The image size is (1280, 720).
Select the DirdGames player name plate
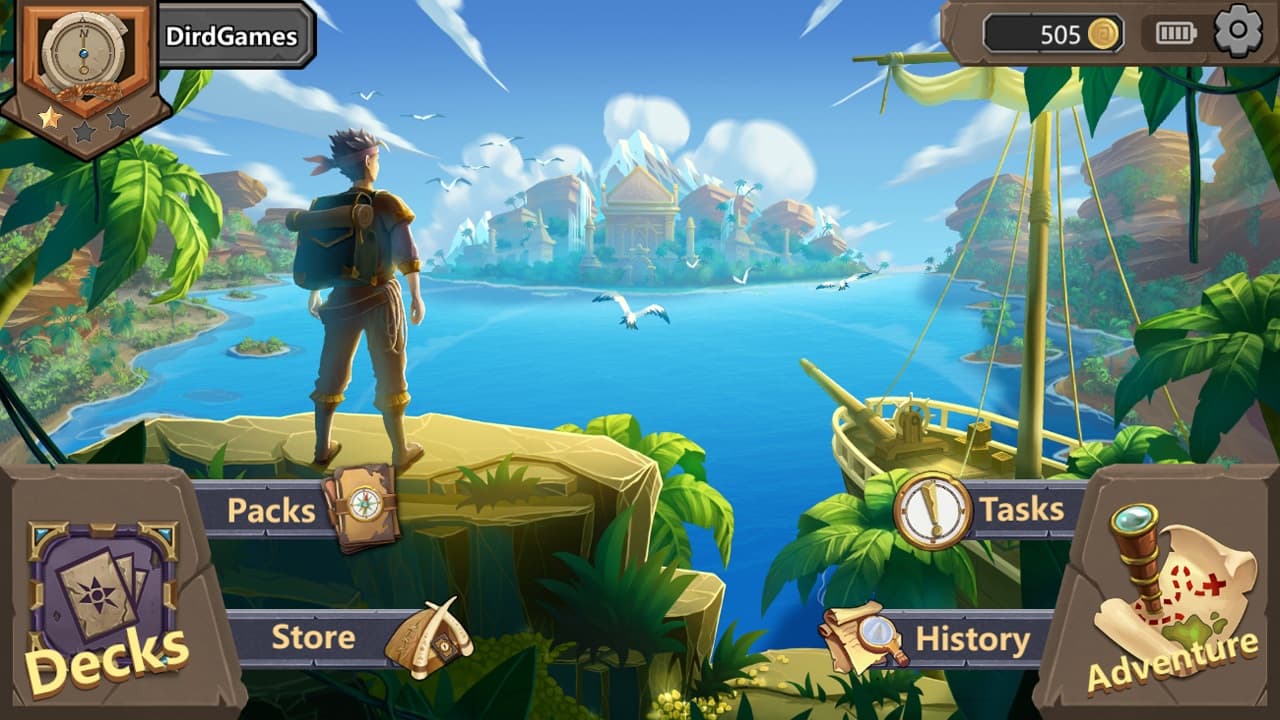(233, 37)
